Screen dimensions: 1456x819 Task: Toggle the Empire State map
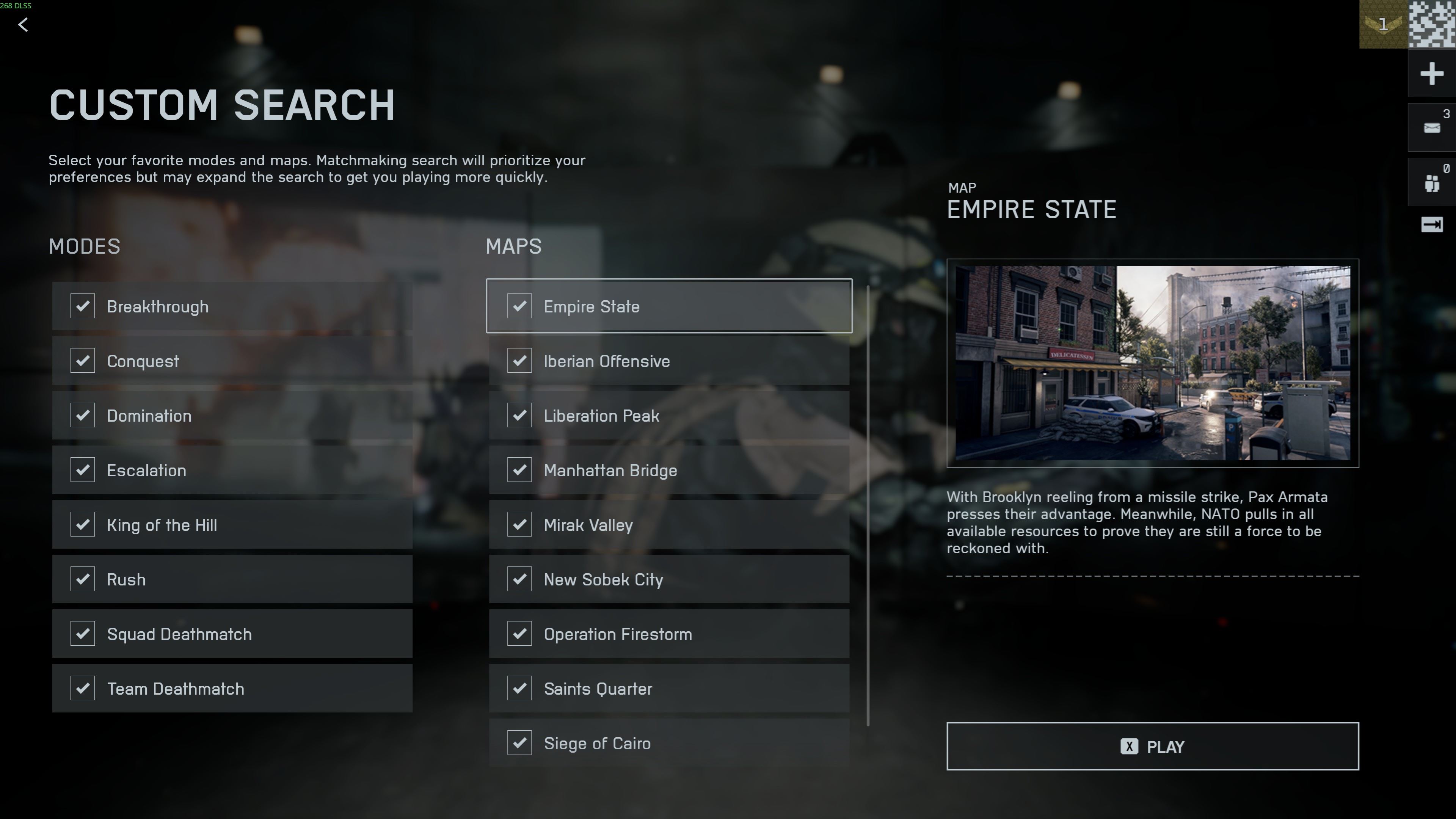click(519, 306)
